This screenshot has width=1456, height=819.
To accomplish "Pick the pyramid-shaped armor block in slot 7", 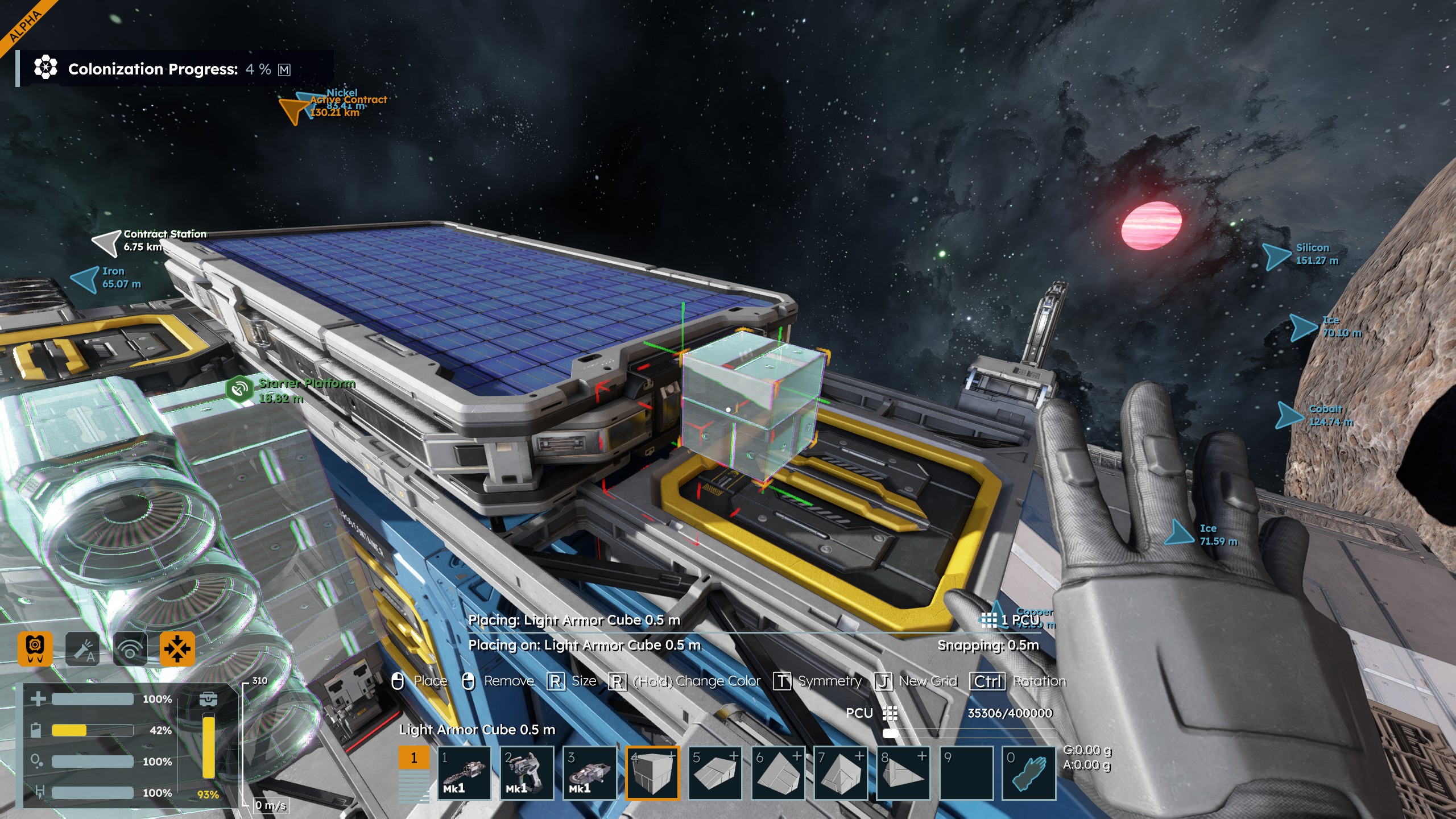I will click(840, 773).
